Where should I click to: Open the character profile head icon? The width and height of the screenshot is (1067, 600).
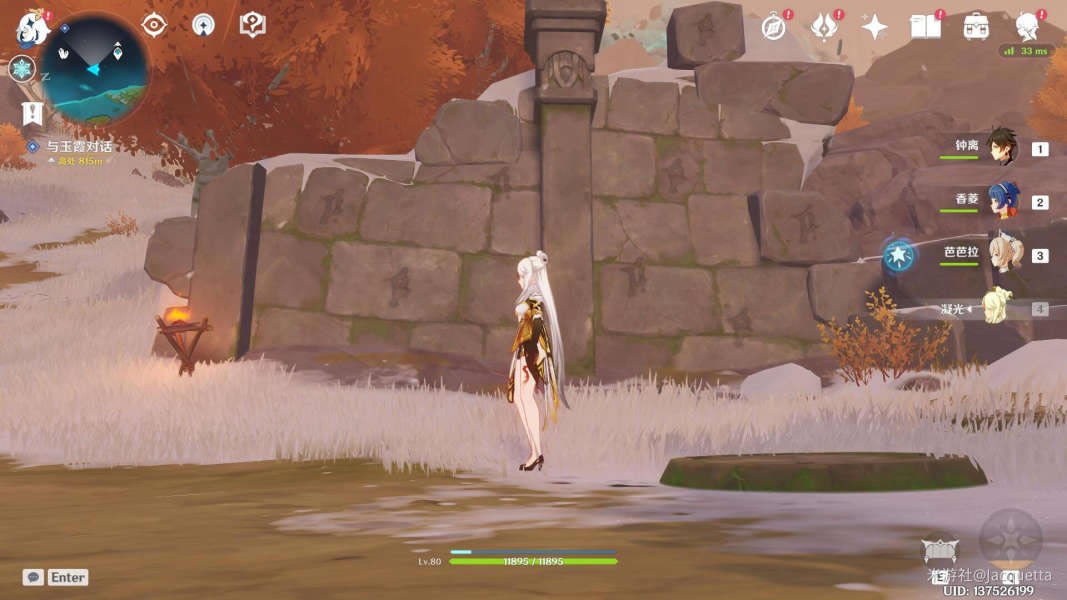[1027, 27]
